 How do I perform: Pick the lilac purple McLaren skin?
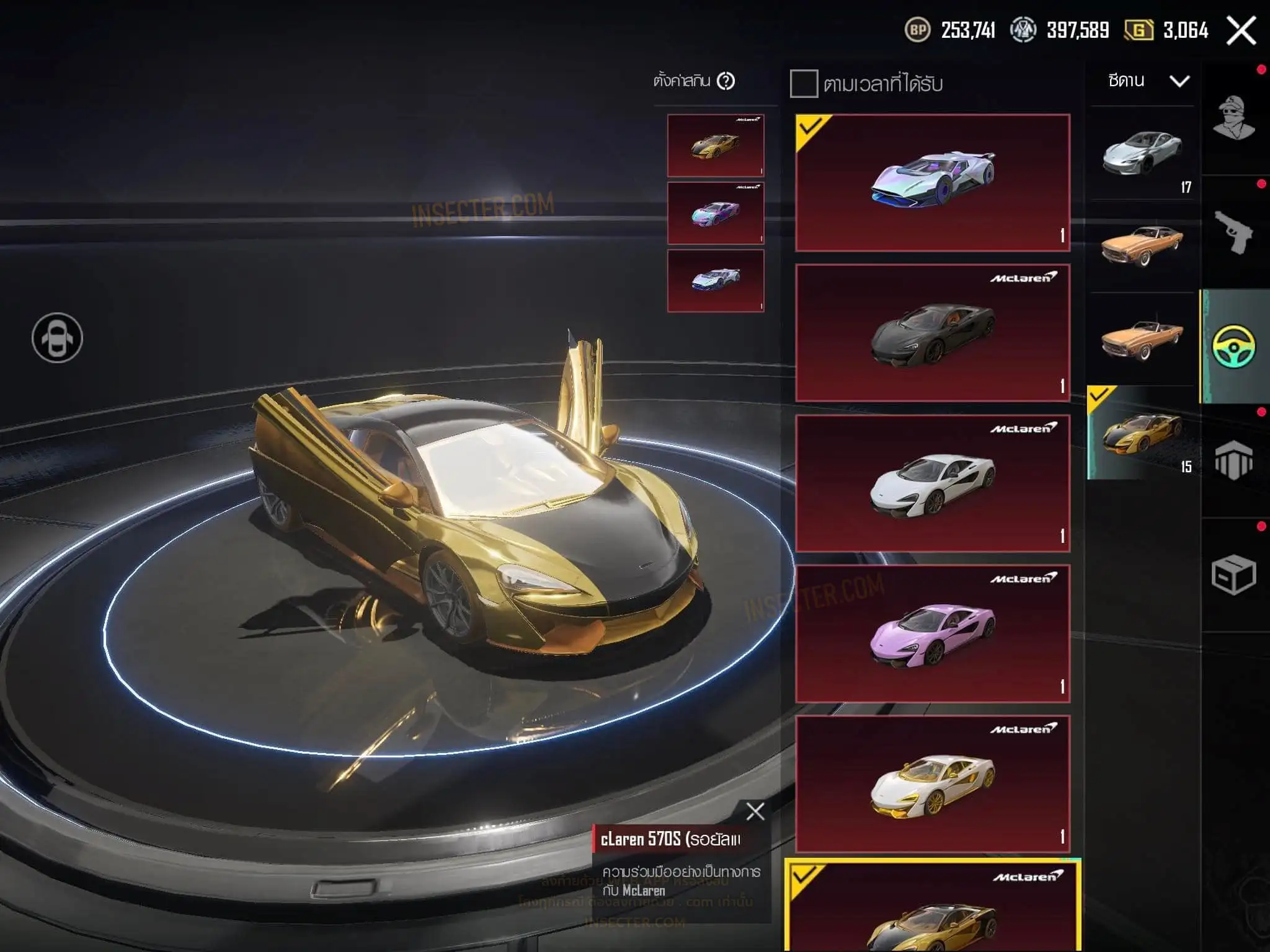pyautogui.click(x=933, y=633)
